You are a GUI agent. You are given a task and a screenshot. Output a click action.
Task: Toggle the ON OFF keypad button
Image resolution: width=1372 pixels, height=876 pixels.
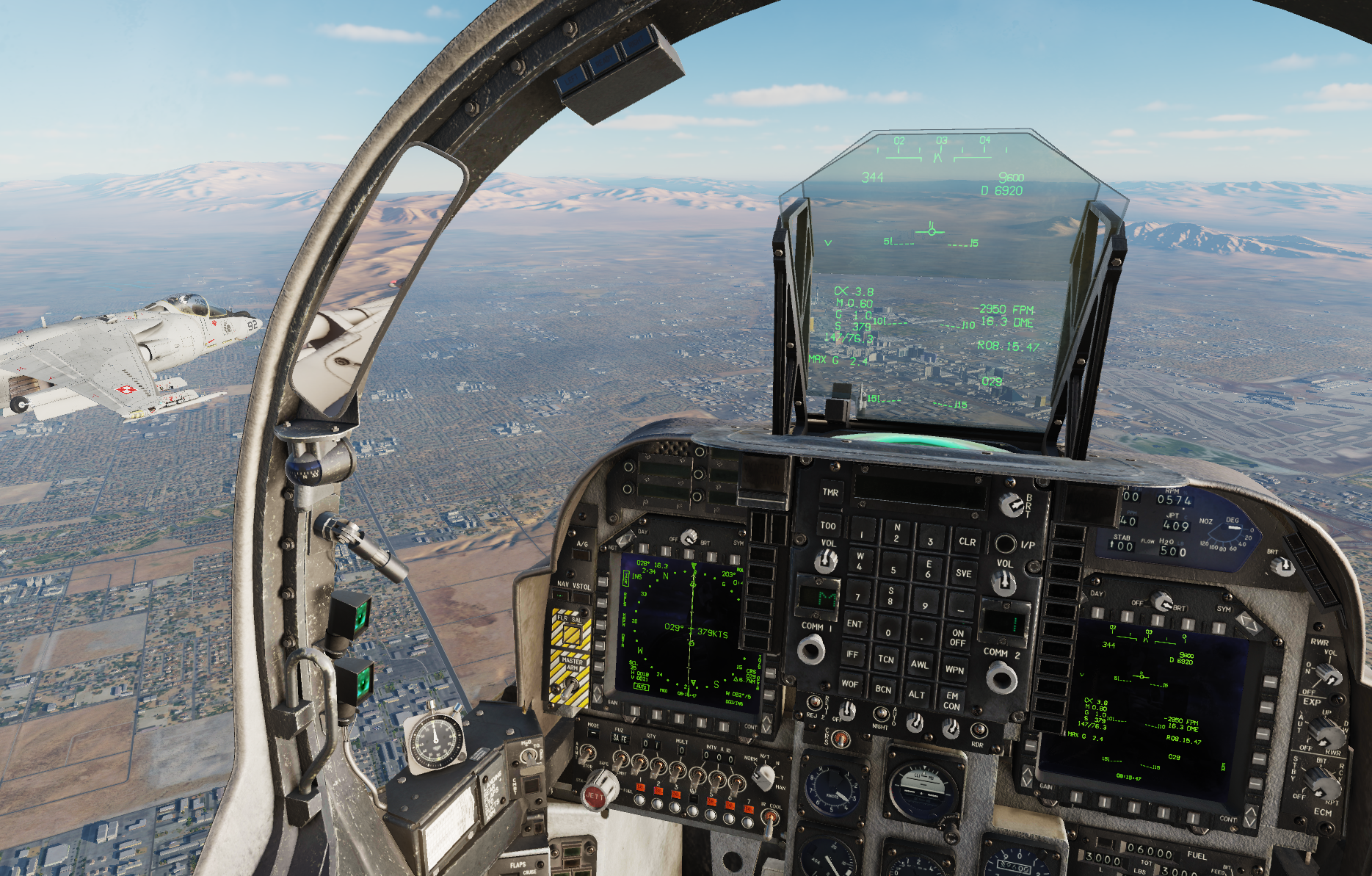pyautogui.click(x=957, y=637)
